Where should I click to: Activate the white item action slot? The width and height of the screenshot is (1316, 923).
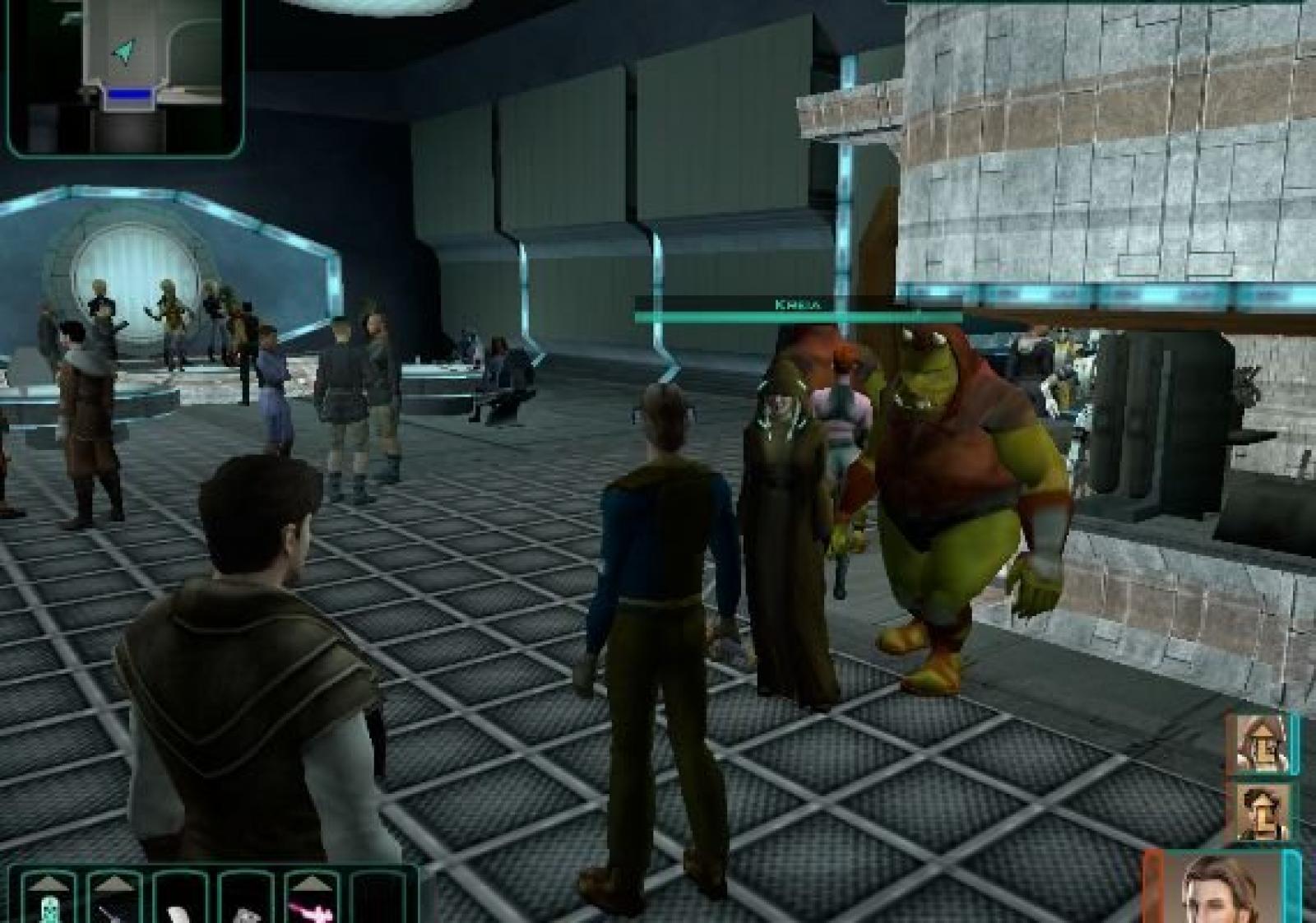coord(179,911)
